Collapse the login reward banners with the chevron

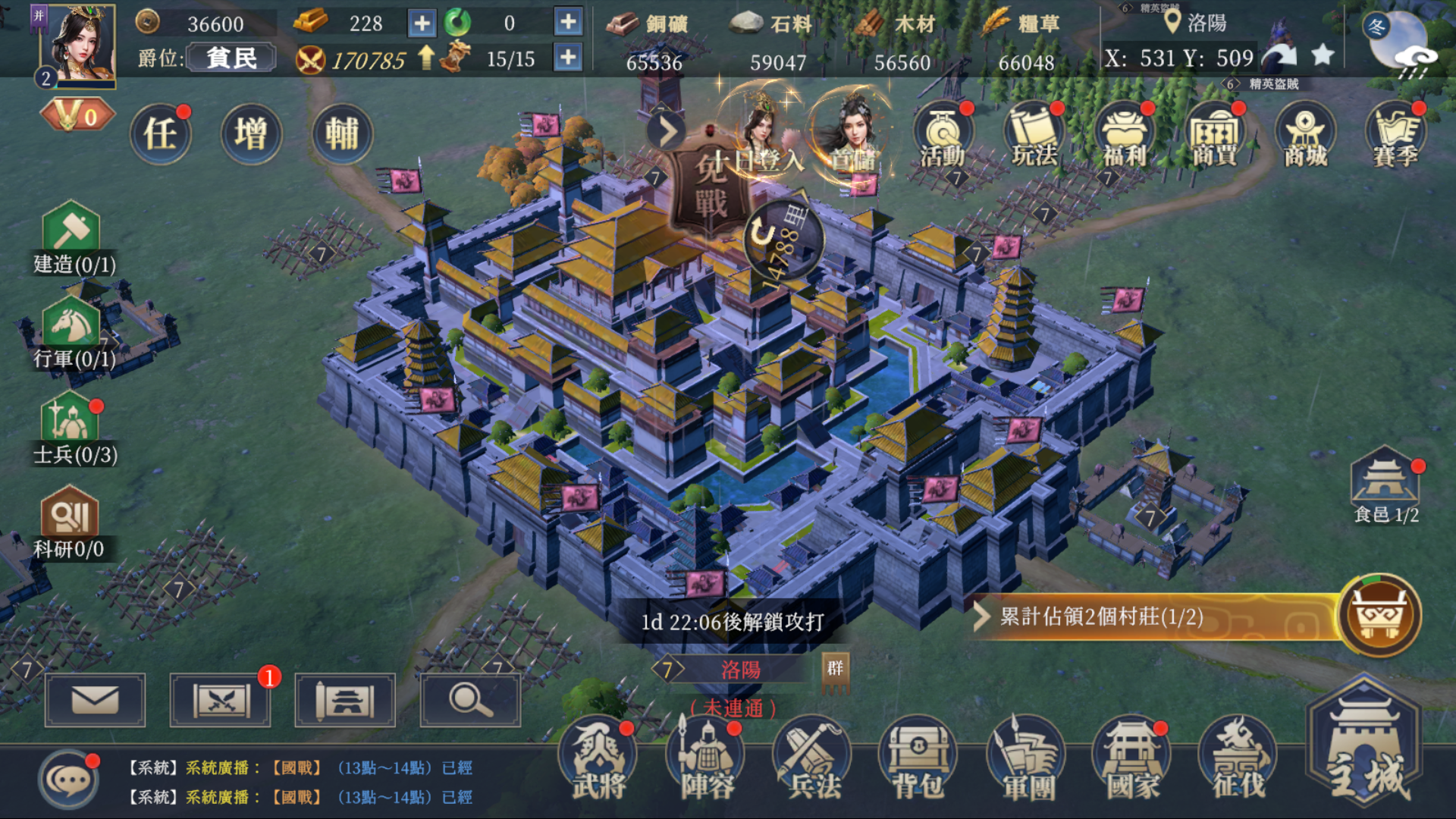pyautogui.click(x=667, y=130)
